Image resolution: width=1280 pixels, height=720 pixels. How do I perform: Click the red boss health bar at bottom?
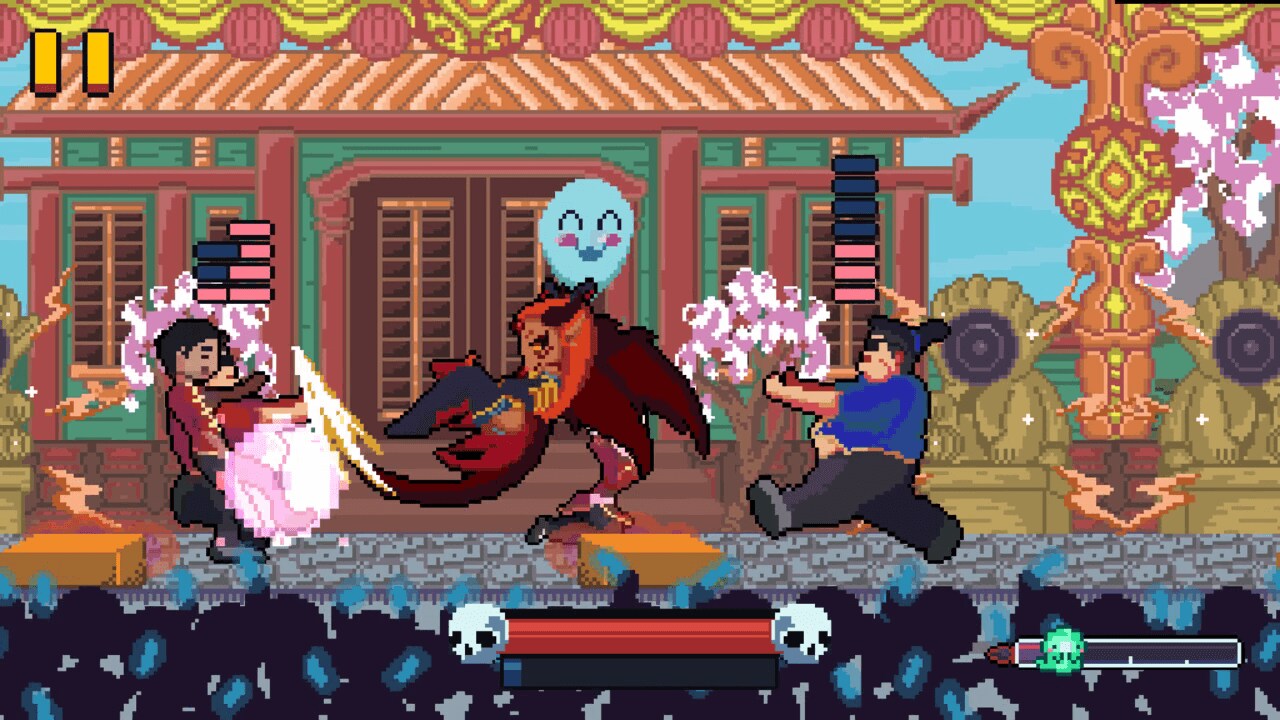[640, 632]
